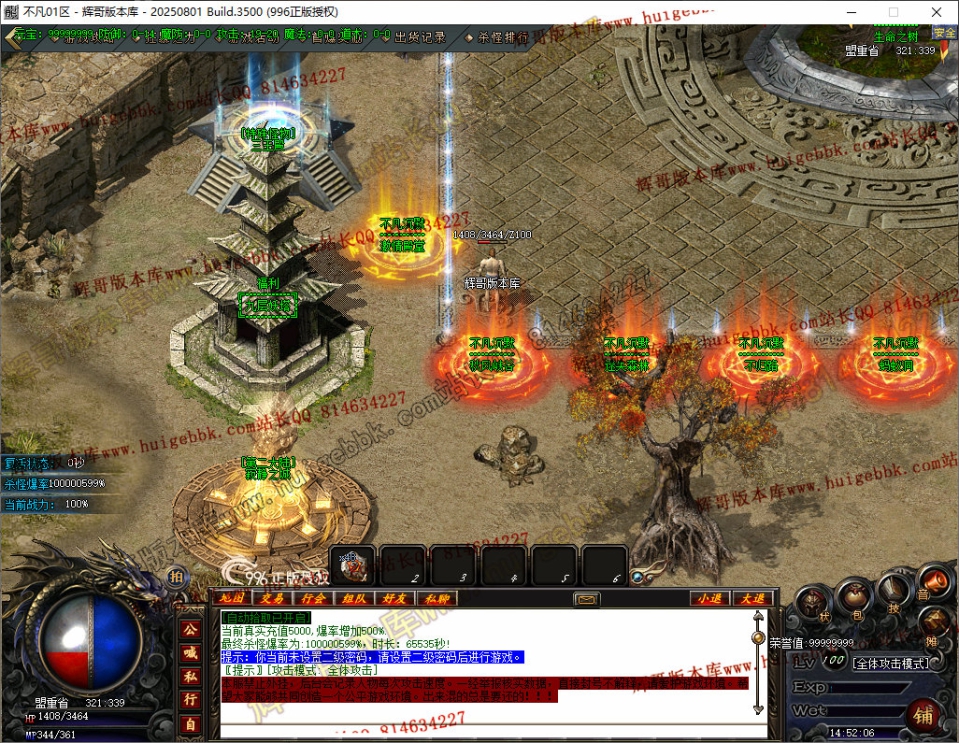Toggle the 音 sound button
Screen dimensions: 959x743
933,580
